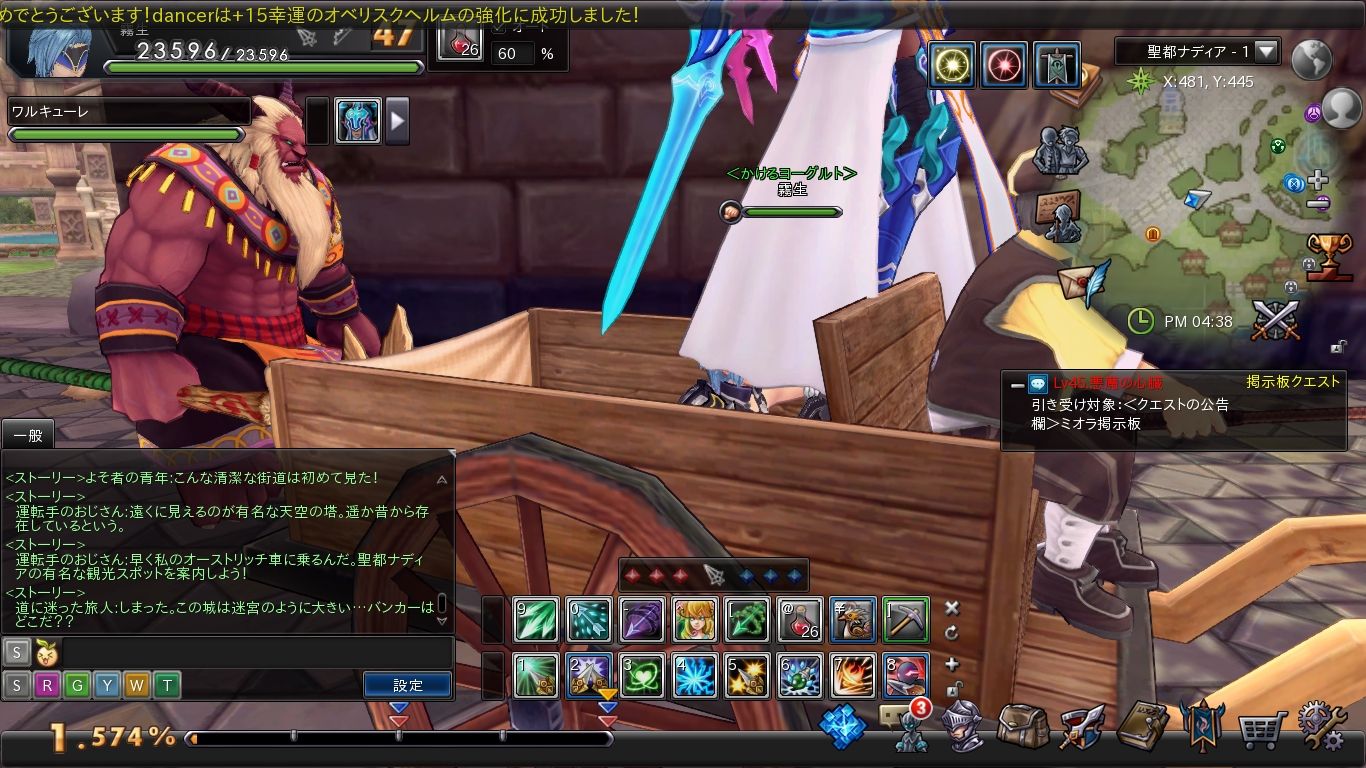
Task: Activate the pickaxe hotbar slot
Action: pos(906,620)
